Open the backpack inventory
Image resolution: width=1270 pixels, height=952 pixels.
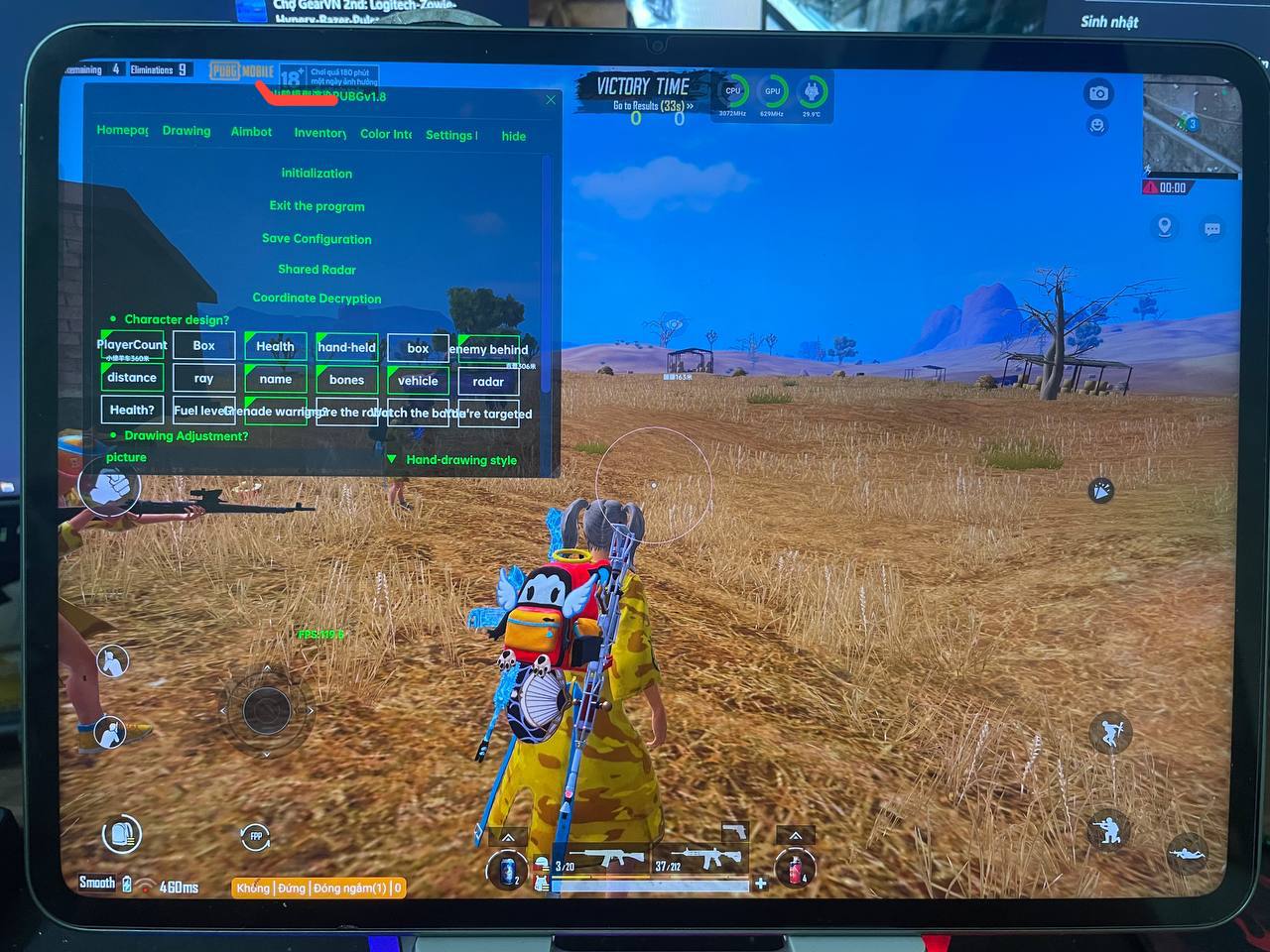pos(122,835)
